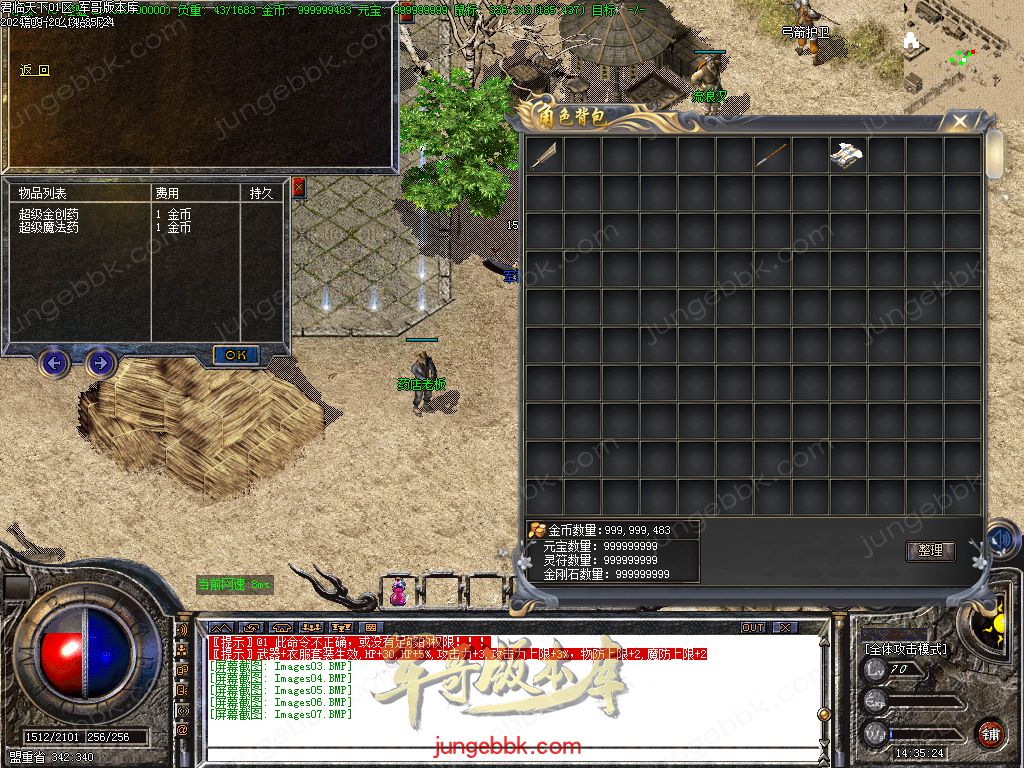
Task: Select the broad sword in the backpack
Action: pos(544,155)
